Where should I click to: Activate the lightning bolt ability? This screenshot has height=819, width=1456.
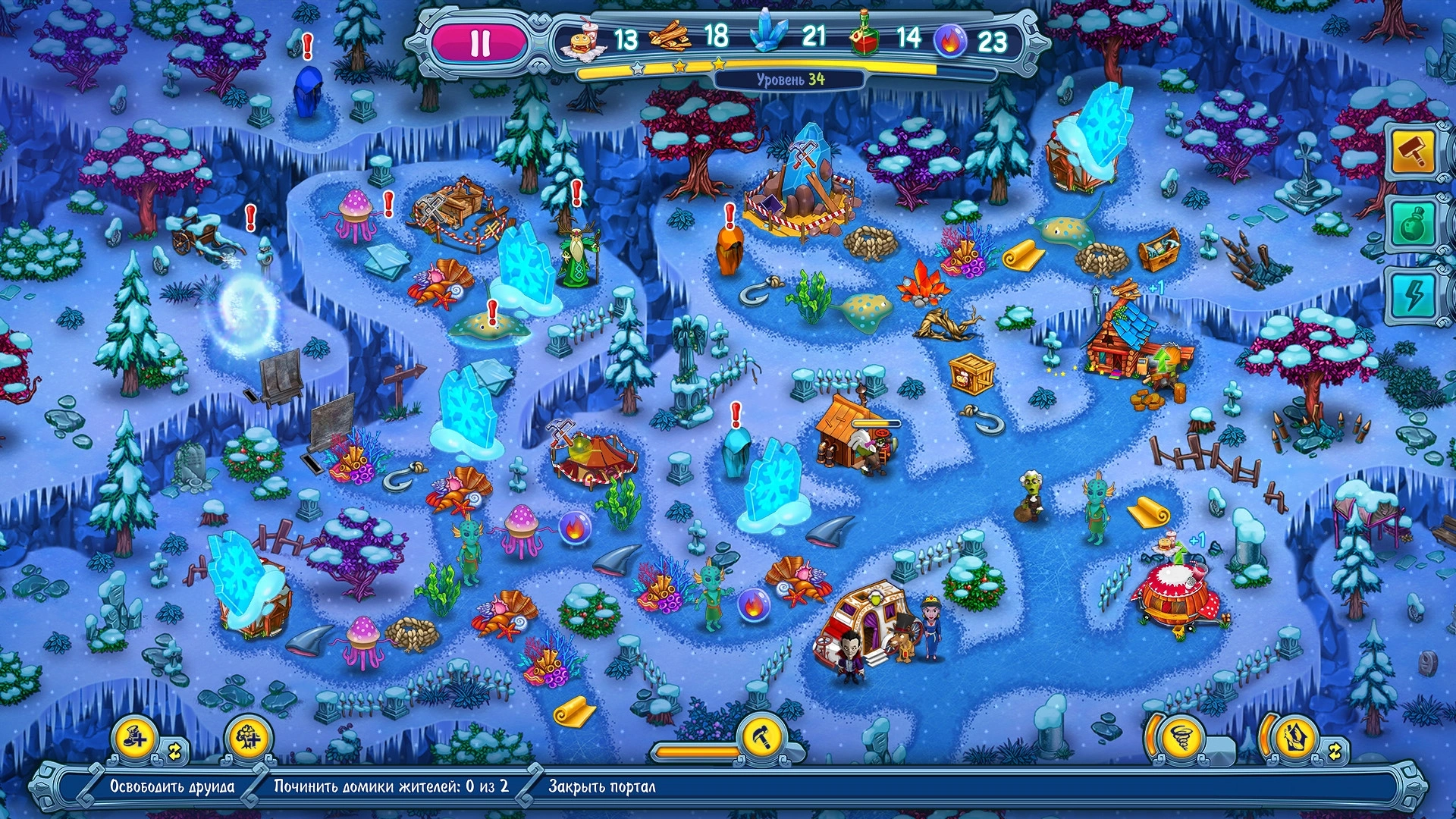[1412, 295]
